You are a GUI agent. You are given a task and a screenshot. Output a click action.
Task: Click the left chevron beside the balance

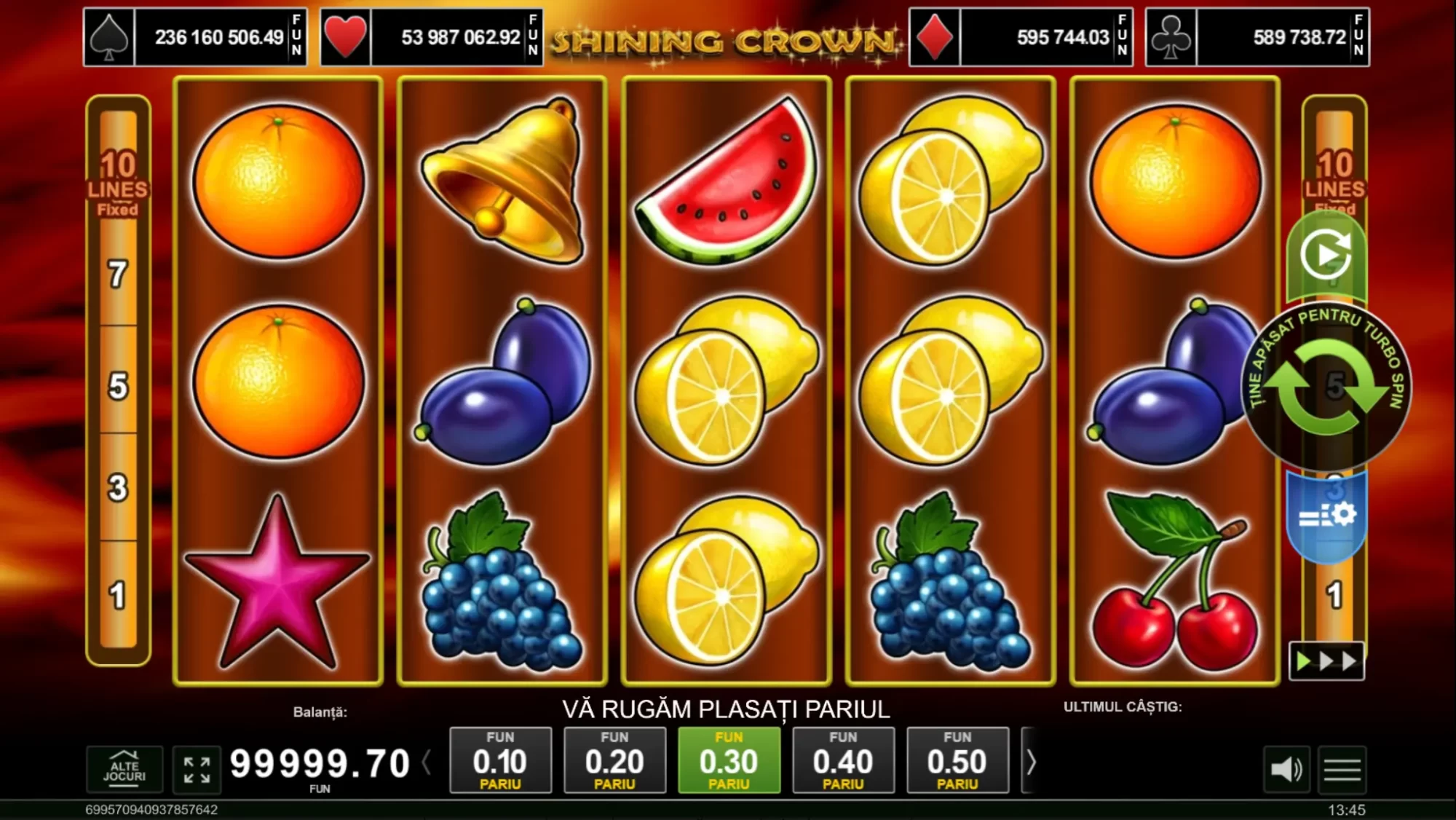coord(427,762)
